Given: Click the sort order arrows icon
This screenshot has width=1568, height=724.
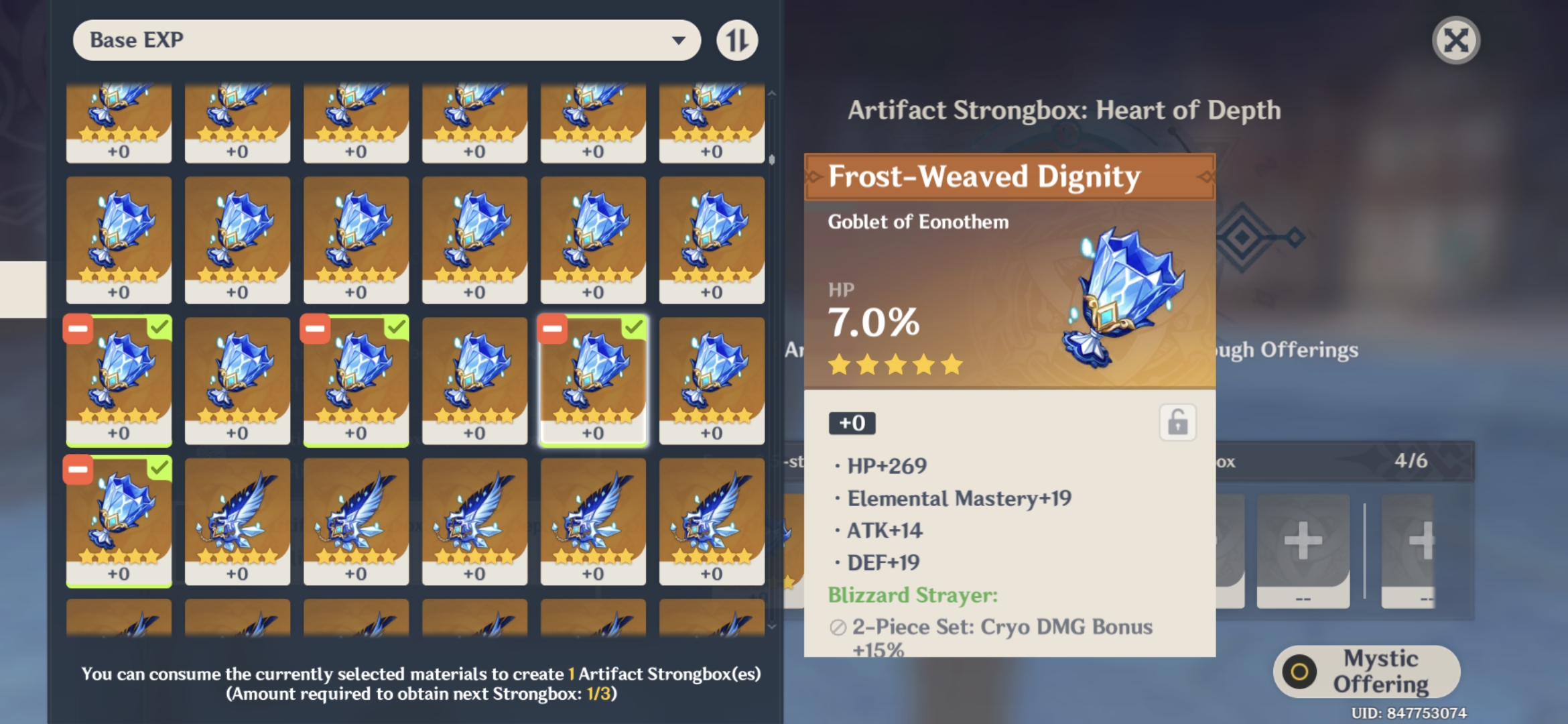Looking at the screenshot, I should (737, 40).
